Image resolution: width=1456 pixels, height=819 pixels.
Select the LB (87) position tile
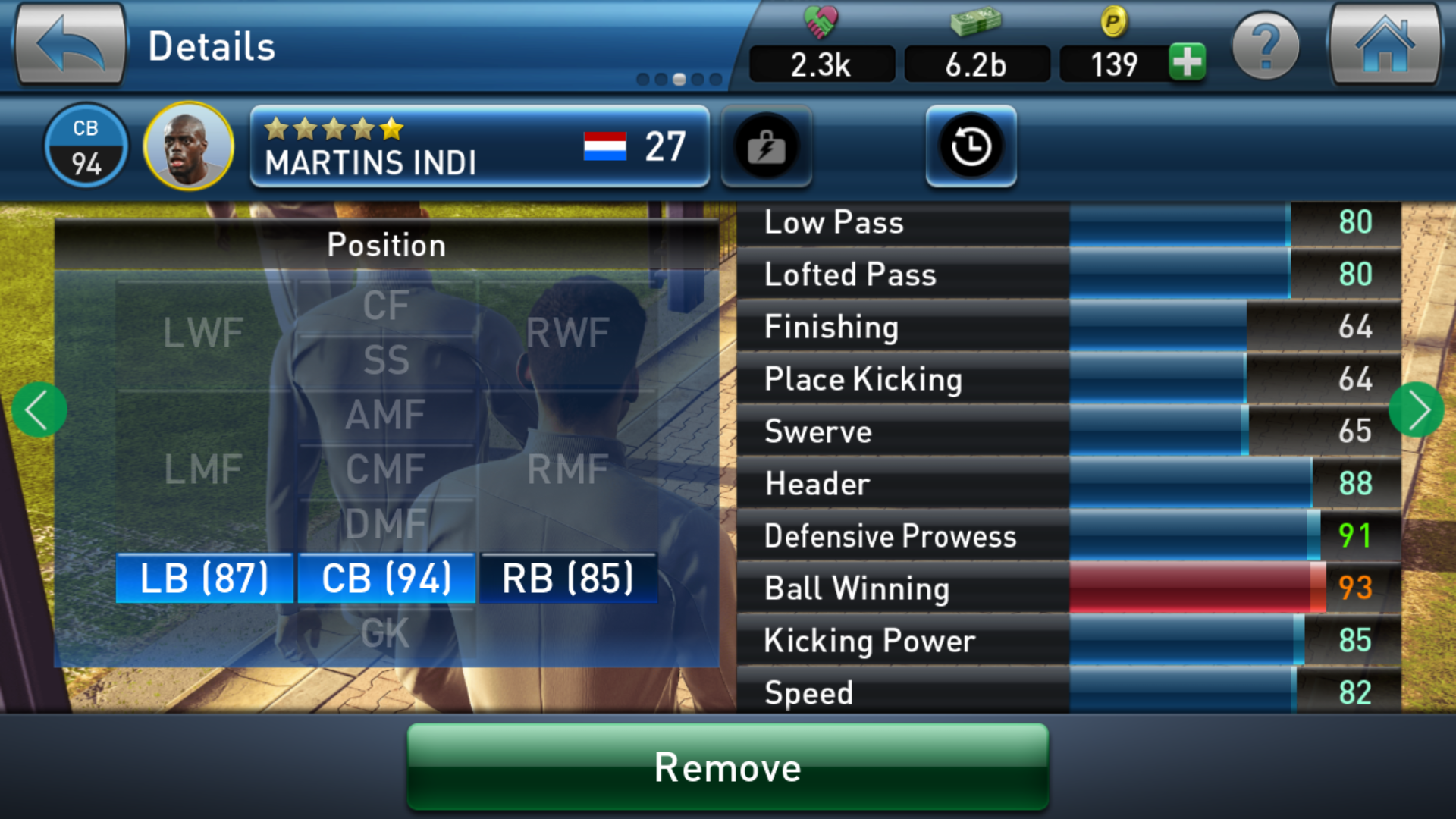click(x=204, y=579)
